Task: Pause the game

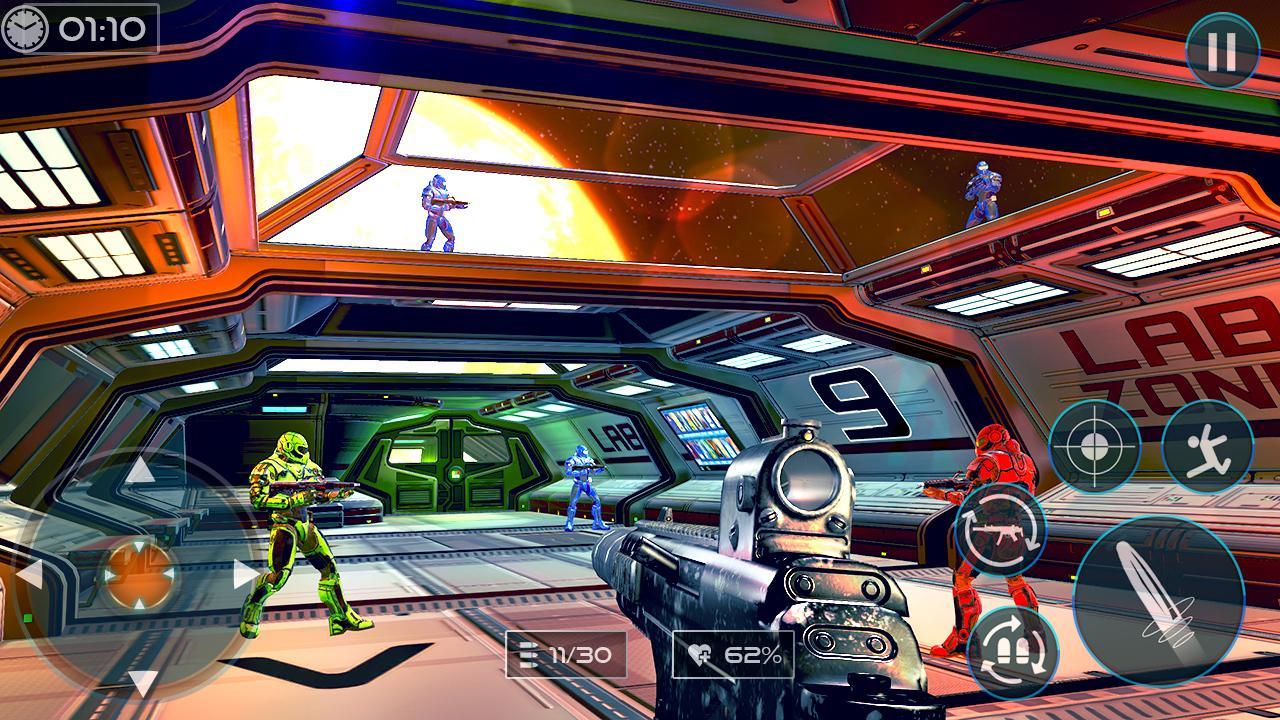Action: coord(1221,51)
